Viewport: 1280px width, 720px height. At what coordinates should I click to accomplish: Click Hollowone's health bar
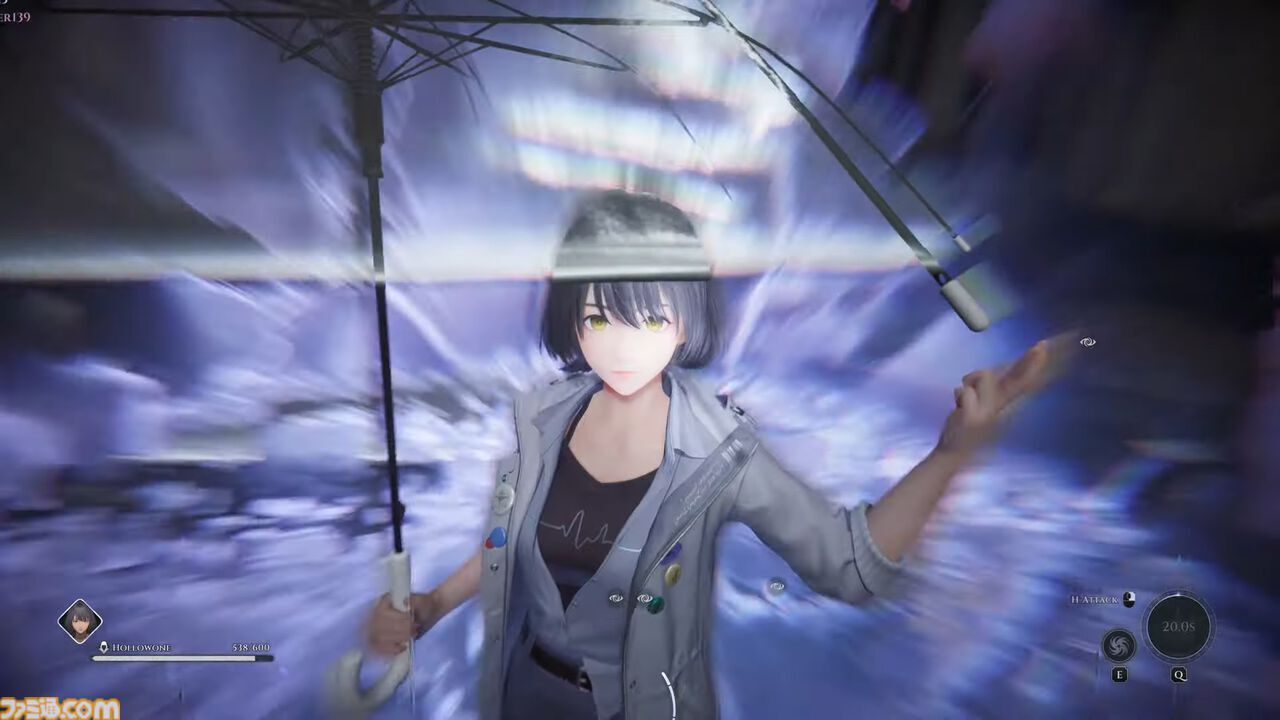(x=182, y=658)
